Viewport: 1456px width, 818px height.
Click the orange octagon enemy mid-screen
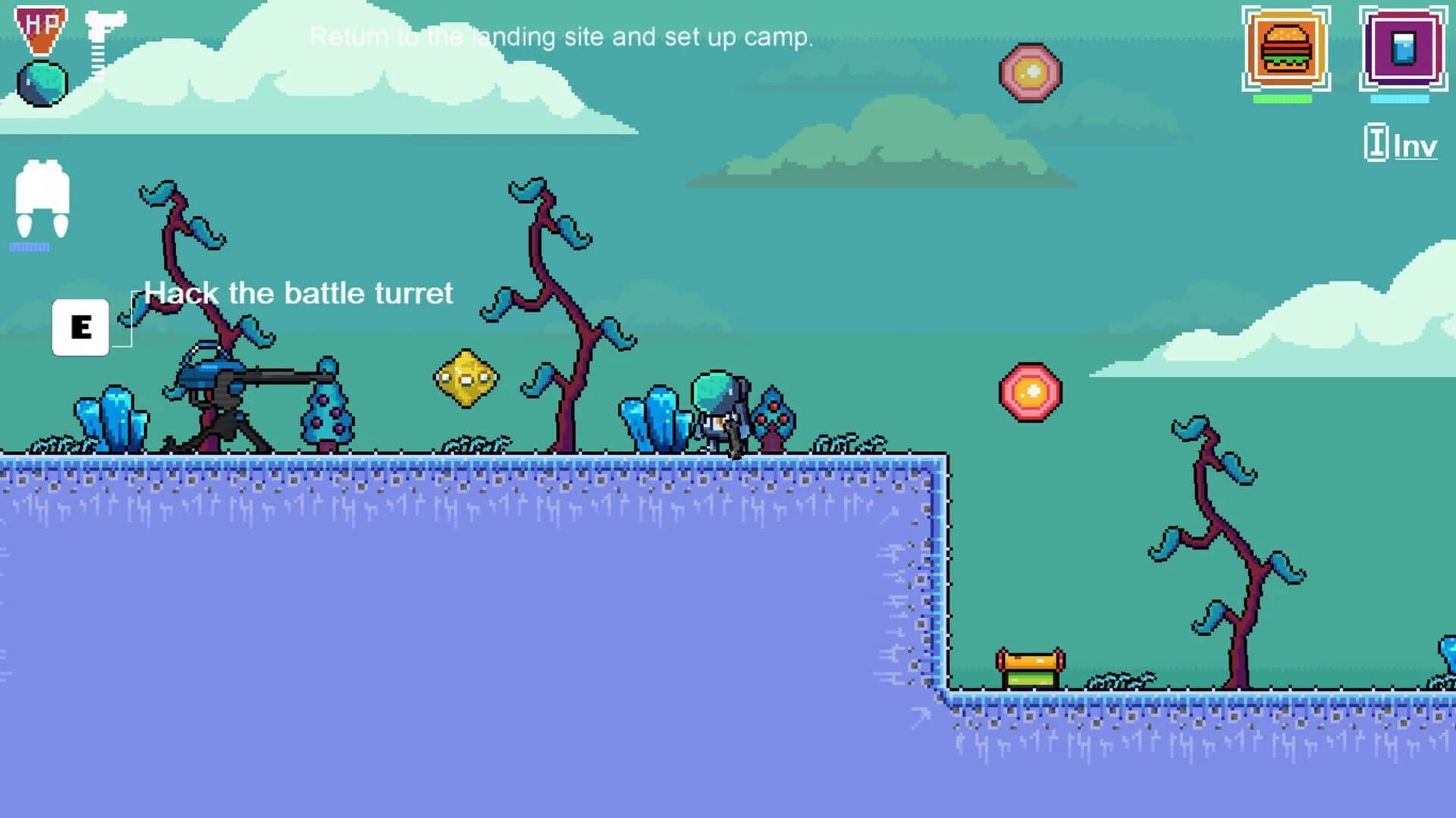1031,393
